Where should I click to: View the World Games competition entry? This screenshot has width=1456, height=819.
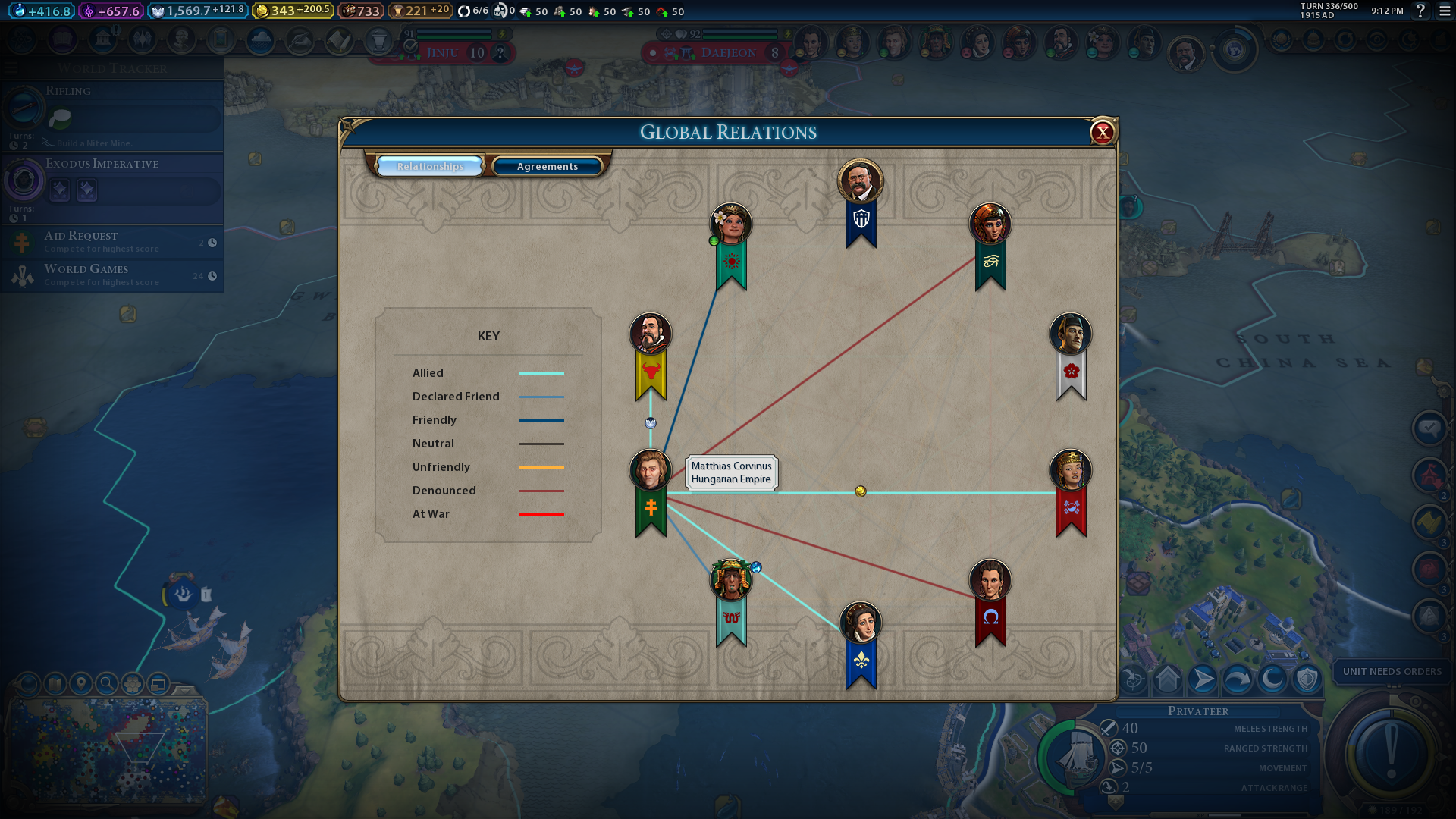pyautogui.click(x=114, y=275)
